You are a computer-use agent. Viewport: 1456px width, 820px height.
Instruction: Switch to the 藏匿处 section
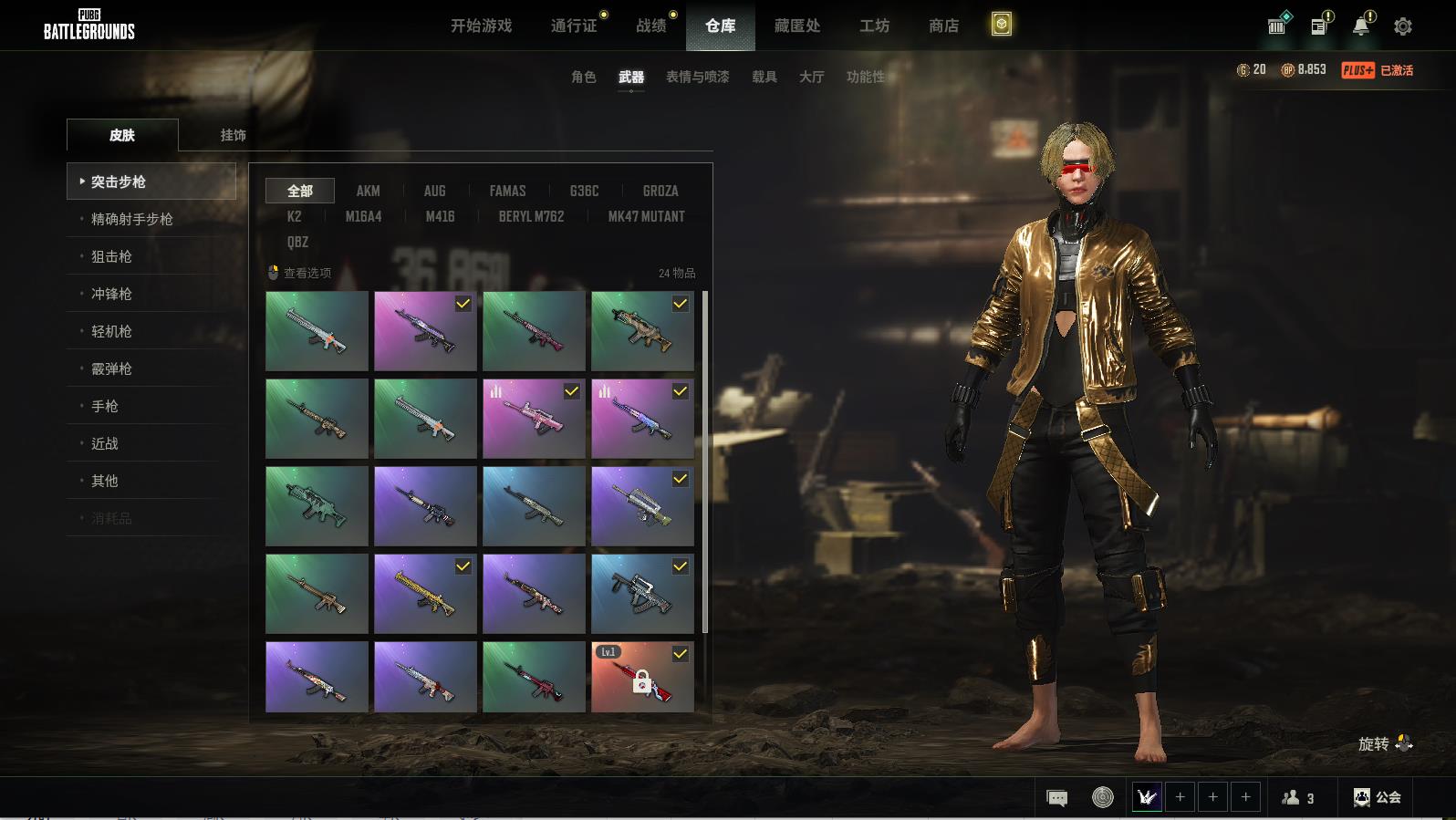coord(796,26)
